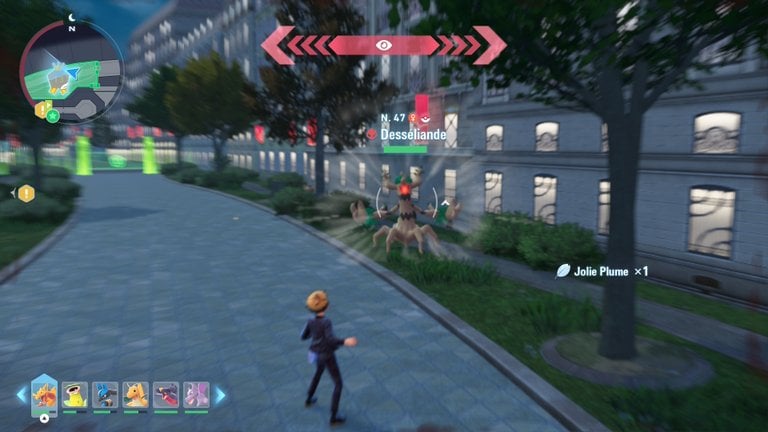Pick the dark red-winged Pokémon party slot
The height and width of the screenshot is (432, 768).
click(166, 396)
